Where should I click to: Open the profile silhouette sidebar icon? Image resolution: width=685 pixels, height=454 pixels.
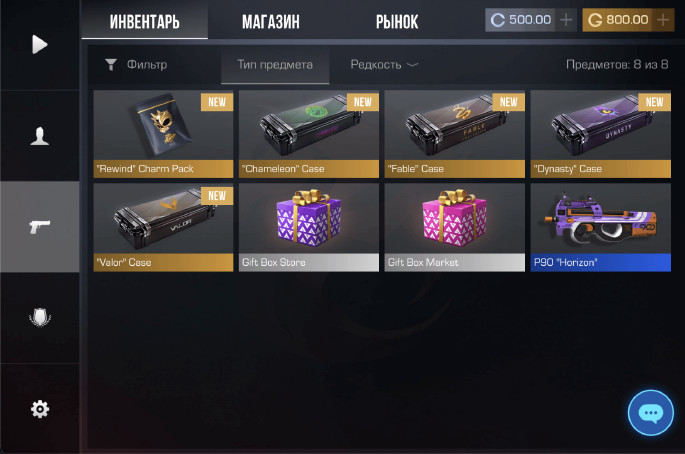(40, 137)
